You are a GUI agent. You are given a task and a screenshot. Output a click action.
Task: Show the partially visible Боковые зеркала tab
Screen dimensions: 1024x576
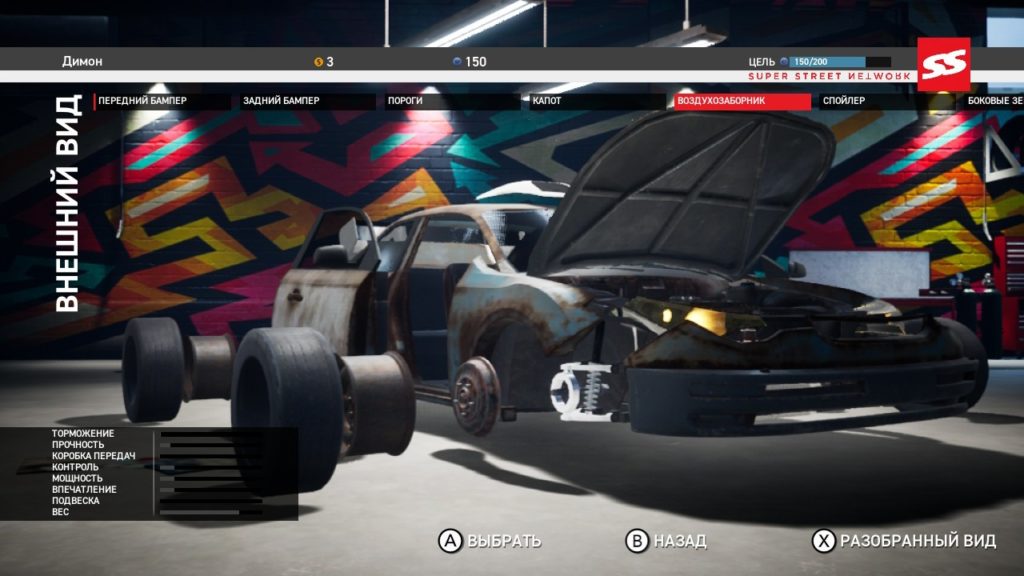tap(995, 101)
